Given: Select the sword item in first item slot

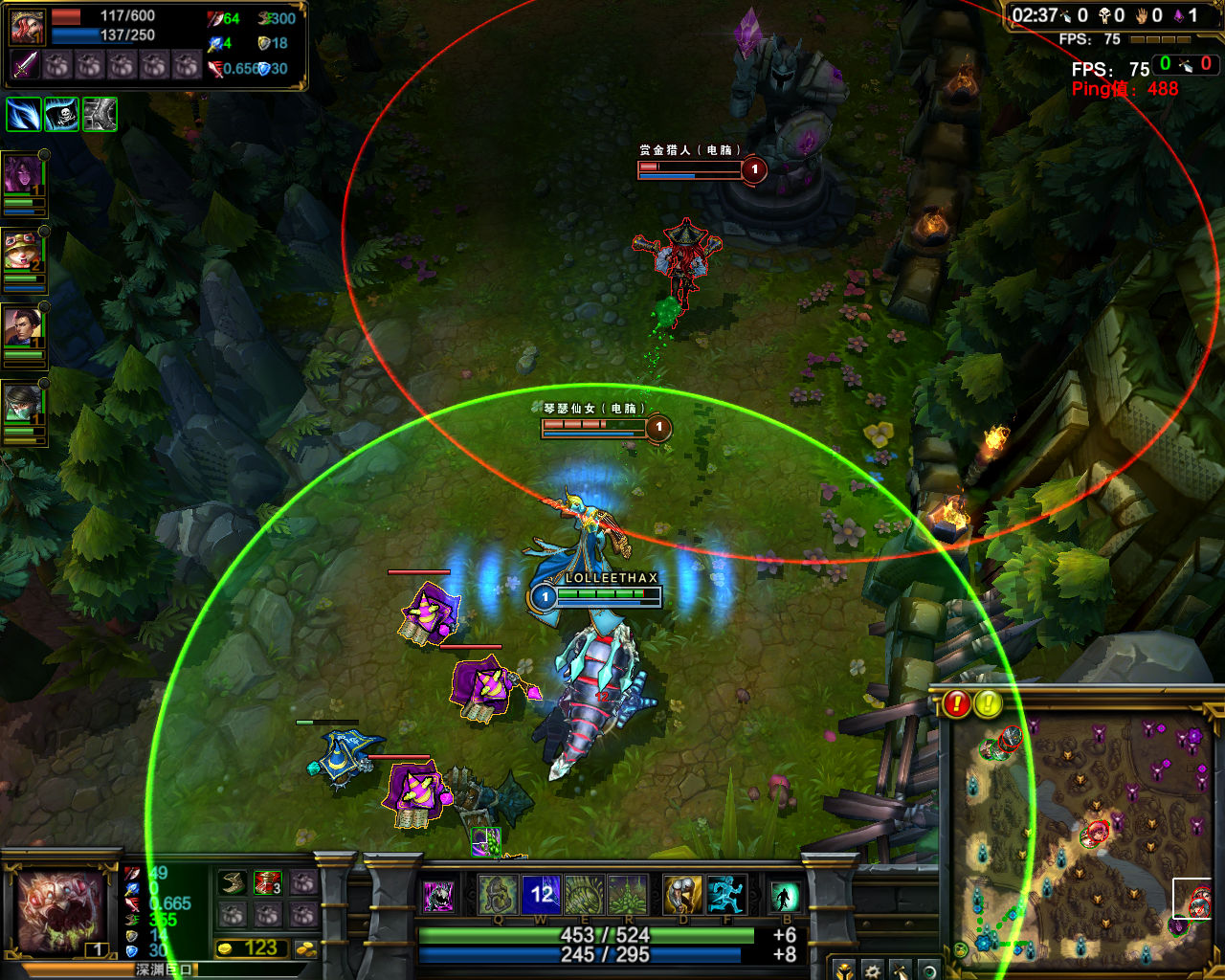Looking at the screenshot, I should [x=26, y=65].
